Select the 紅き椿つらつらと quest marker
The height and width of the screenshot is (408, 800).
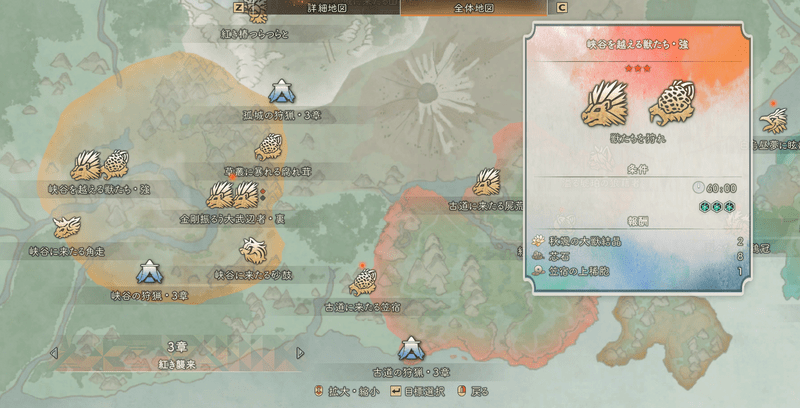(257, 14)
